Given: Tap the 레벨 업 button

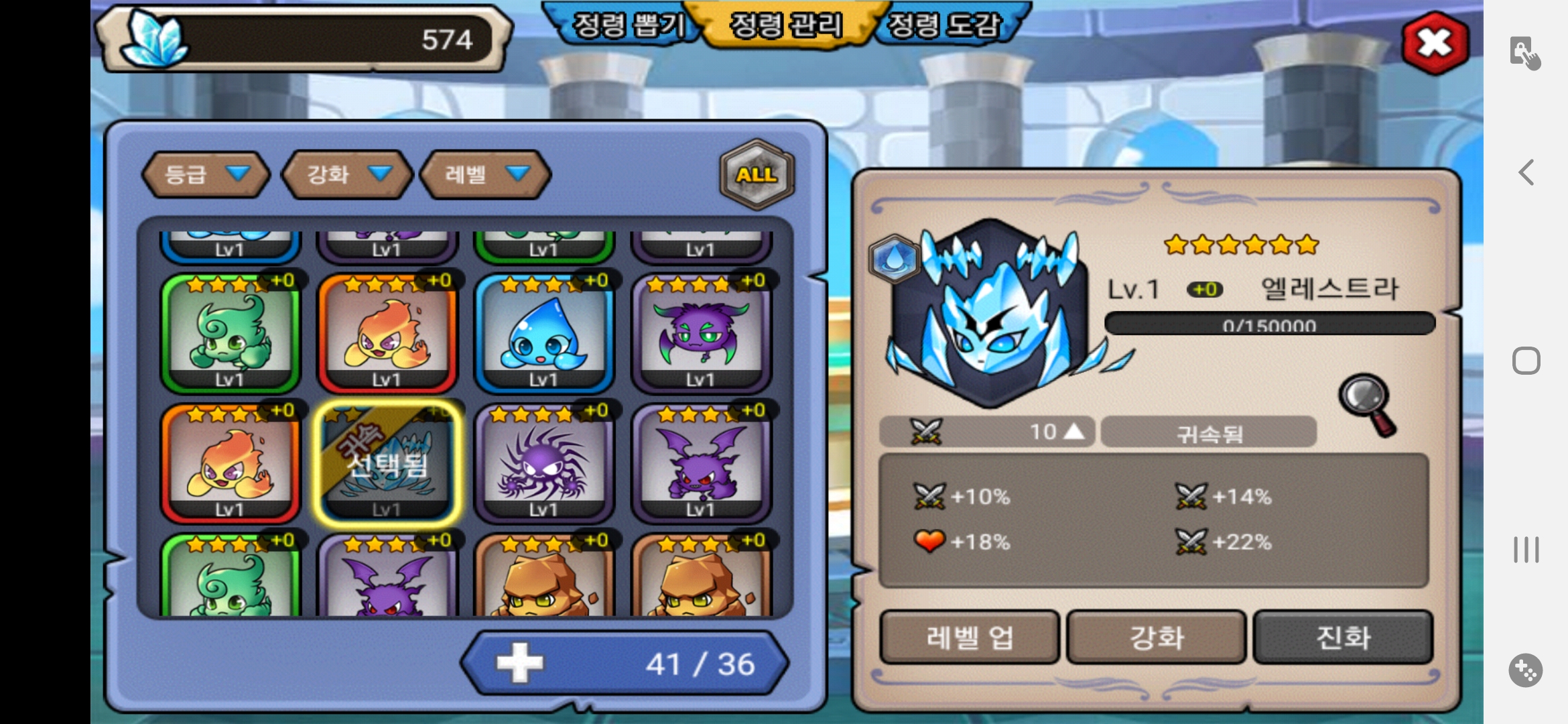Looking at the screenshot, I should coord(969,637).
